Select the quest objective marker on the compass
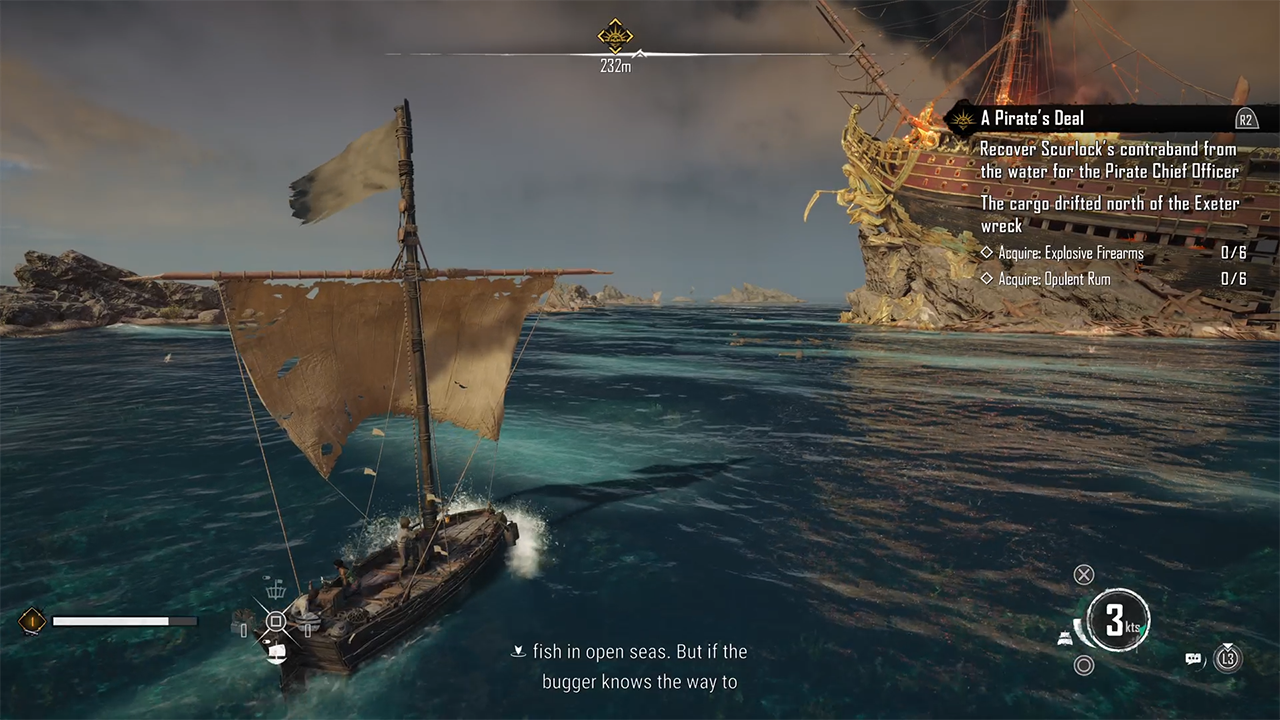This screenshot has height=720, width=1280. (615, 36)
